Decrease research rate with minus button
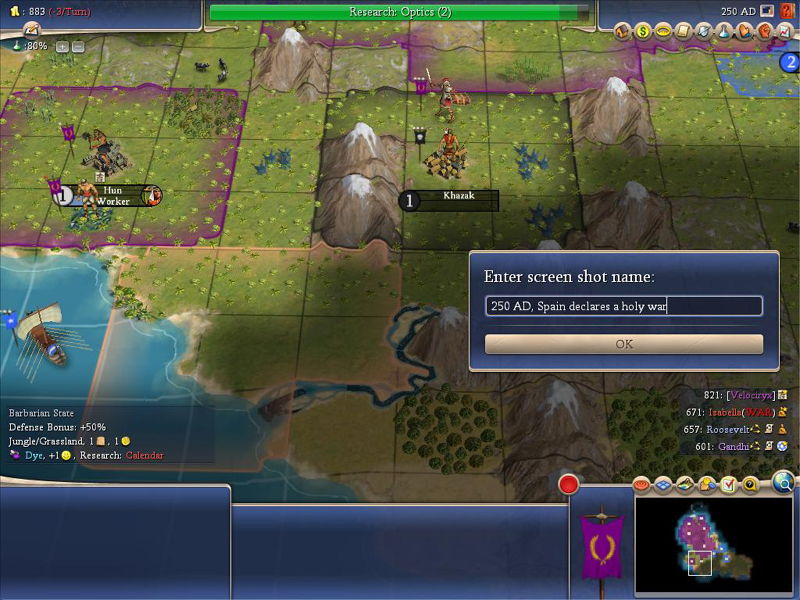This screenshot has width=800, height=600. [78, 46]
